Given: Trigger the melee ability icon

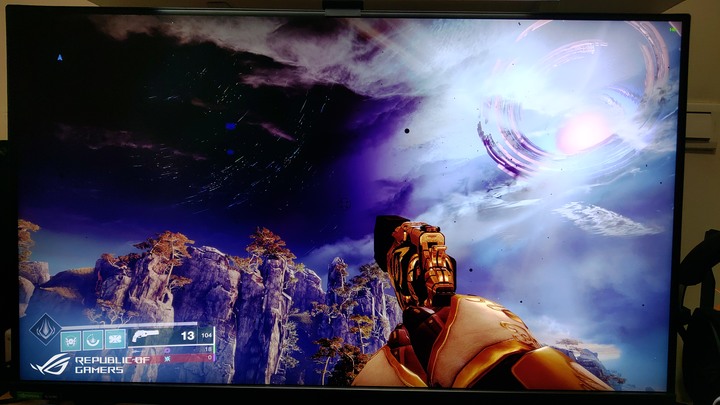Looking at the screenshot, I should click(x=115, y=339).
